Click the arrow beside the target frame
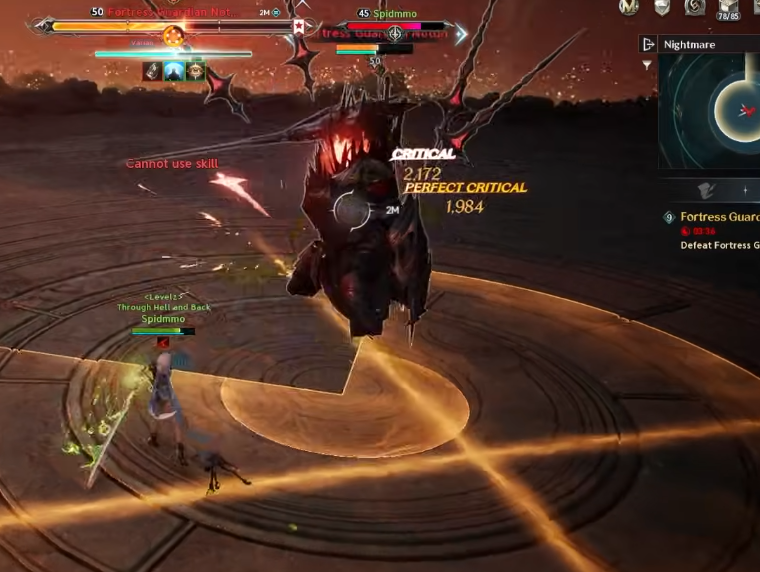The image size is (760, 572). click(x=461, y=34)
